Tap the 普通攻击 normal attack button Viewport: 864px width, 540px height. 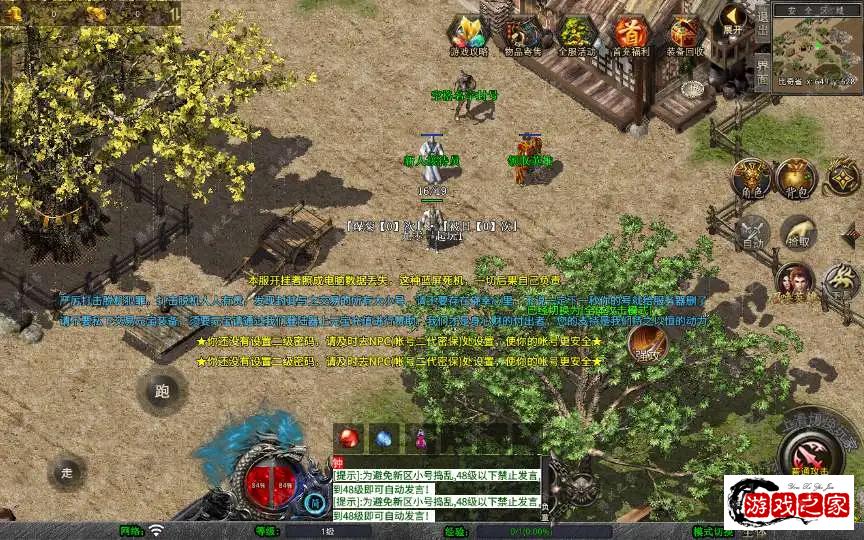(x=811, y=447)
